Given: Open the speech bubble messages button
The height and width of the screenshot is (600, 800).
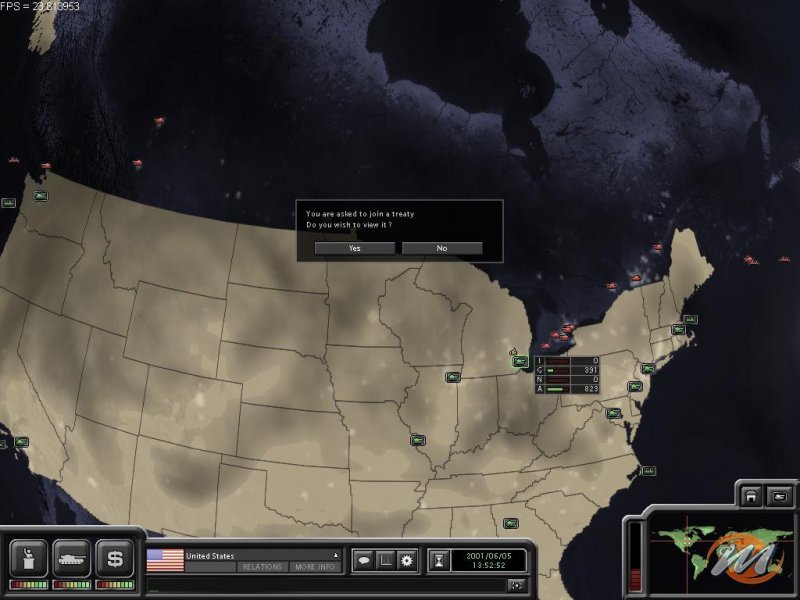Looking at the screenshot, I should point(364,561).
